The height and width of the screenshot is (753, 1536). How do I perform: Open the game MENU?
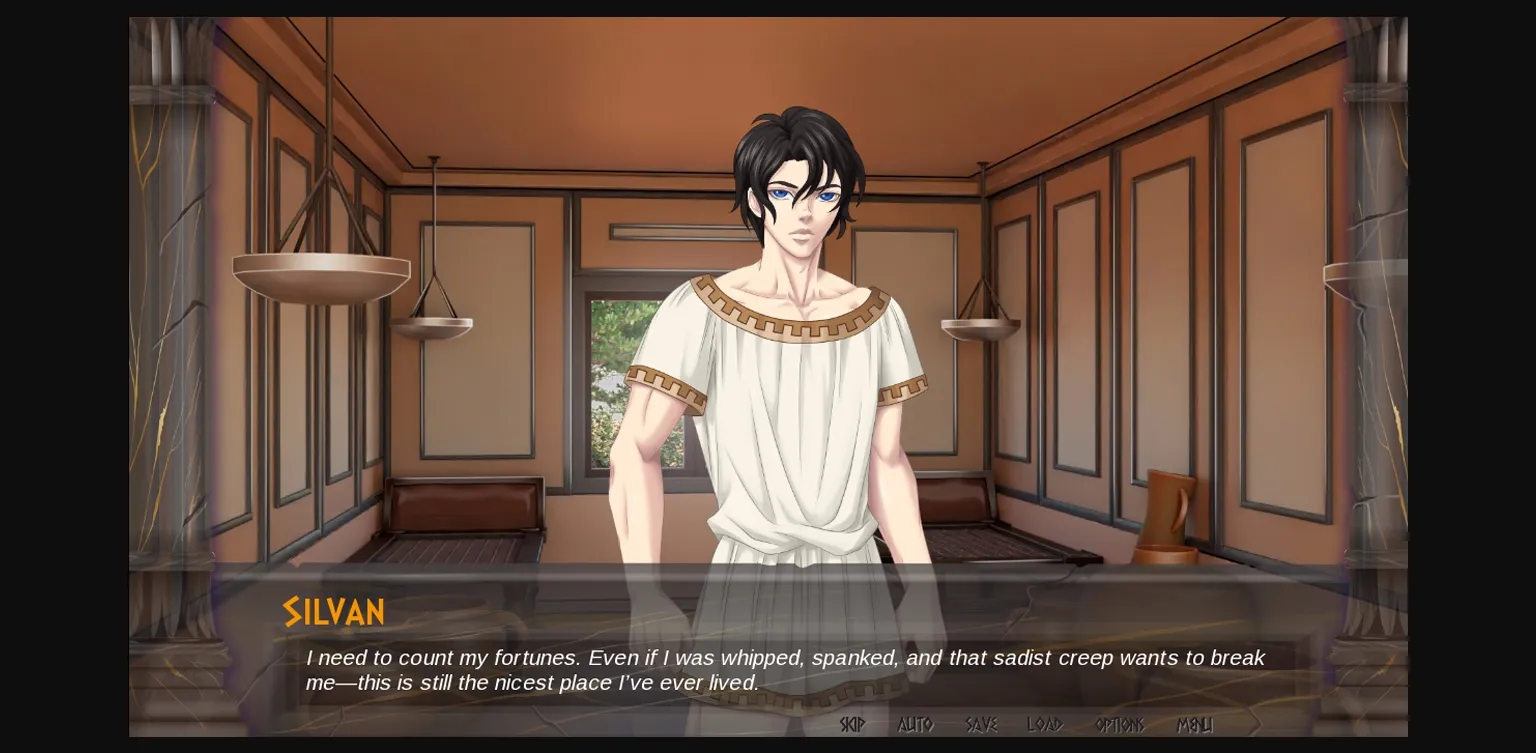[1196, 724]
